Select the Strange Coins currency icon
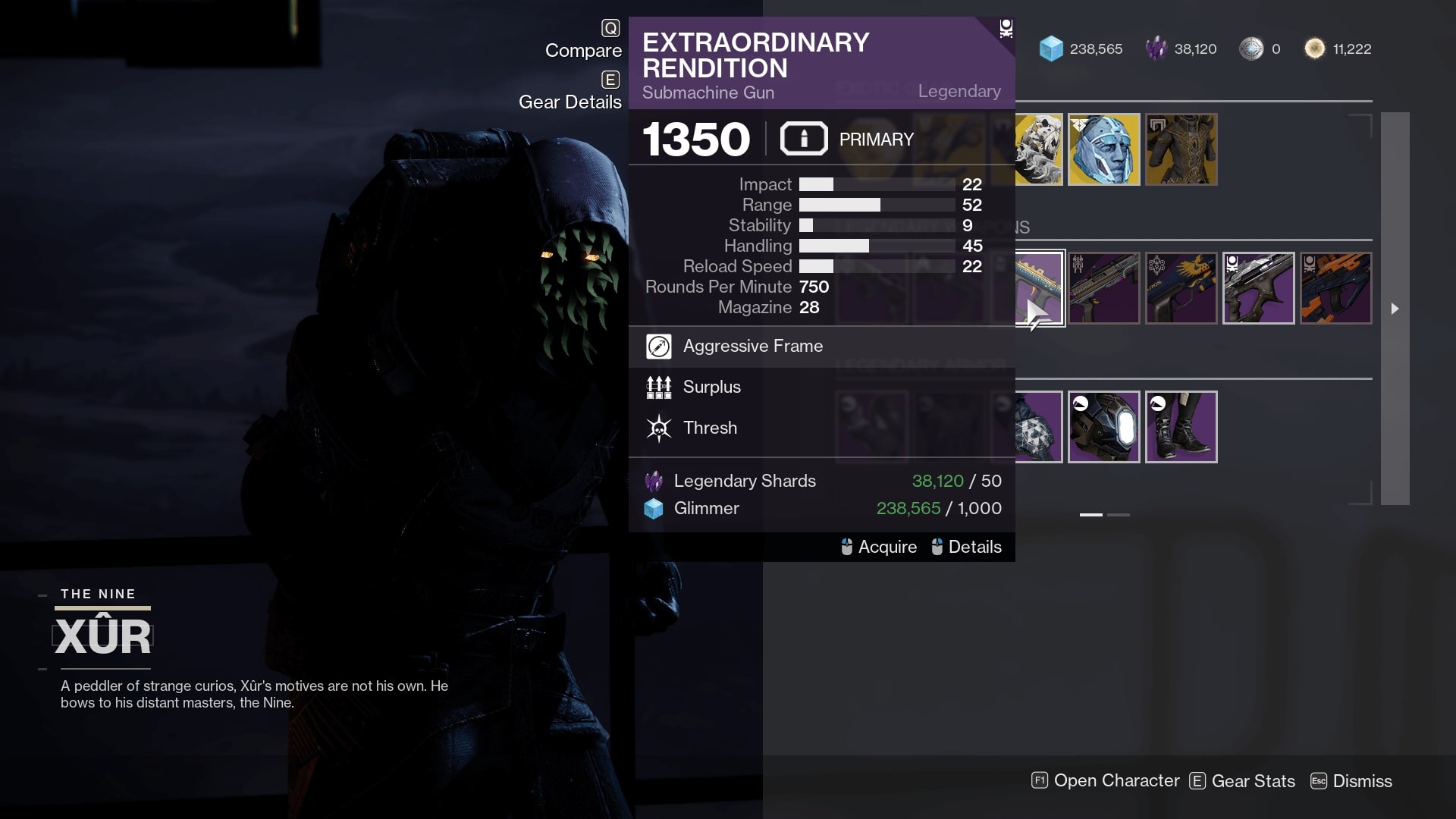The height and width of the screenshot is (819, 1456). point(1249,49)
